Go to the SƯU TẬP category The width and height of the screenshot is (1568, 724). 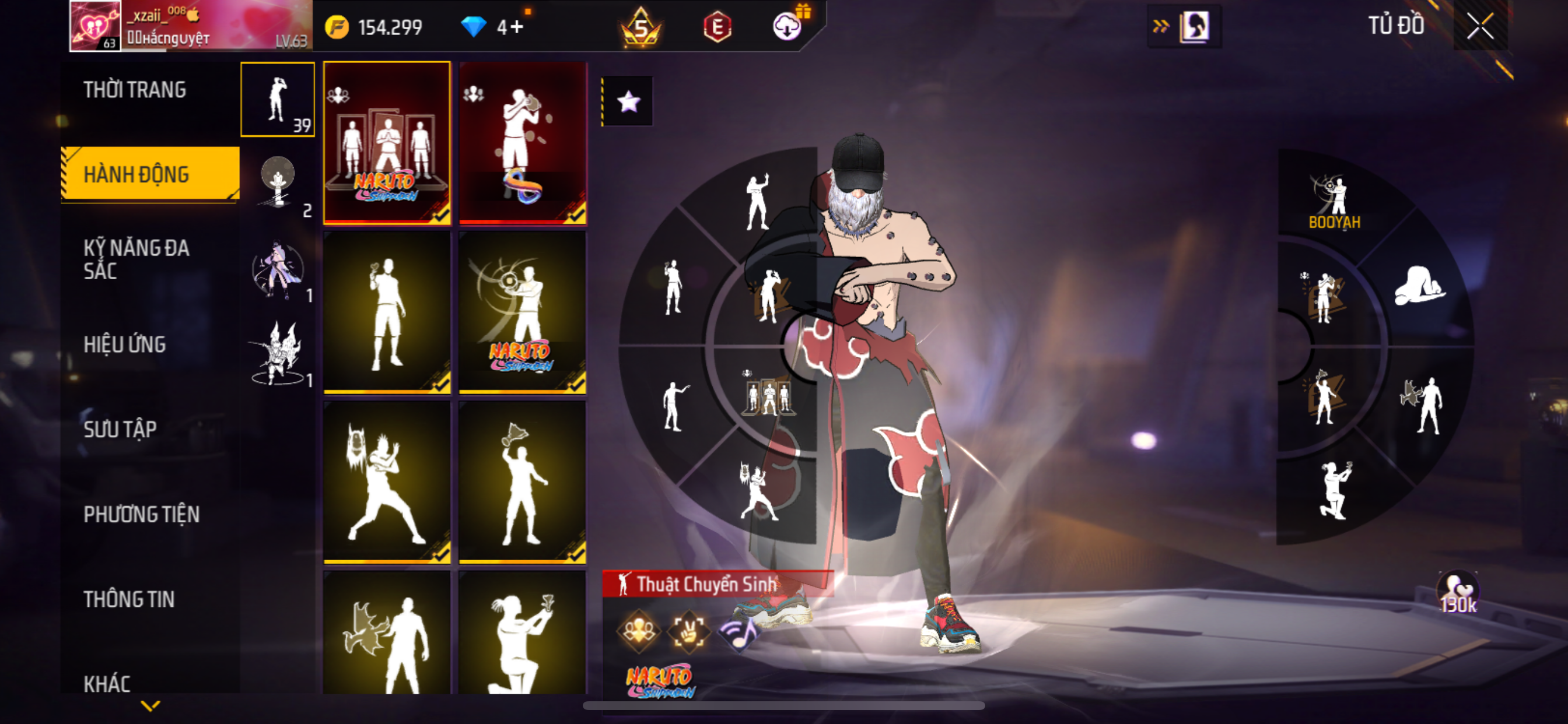[120, 430]
